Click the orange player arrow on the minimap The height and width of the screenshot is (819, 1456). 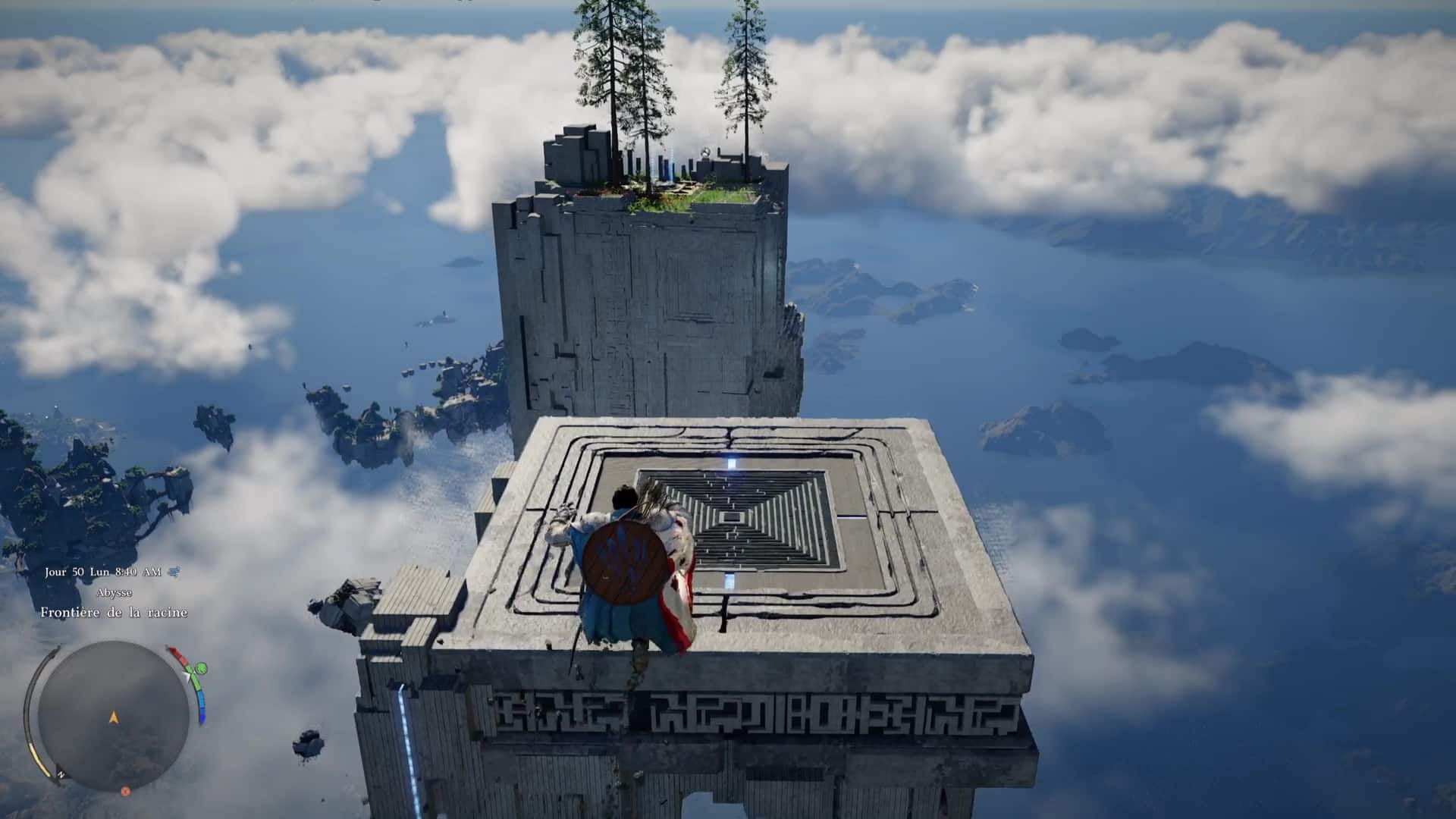coord(114,717)
